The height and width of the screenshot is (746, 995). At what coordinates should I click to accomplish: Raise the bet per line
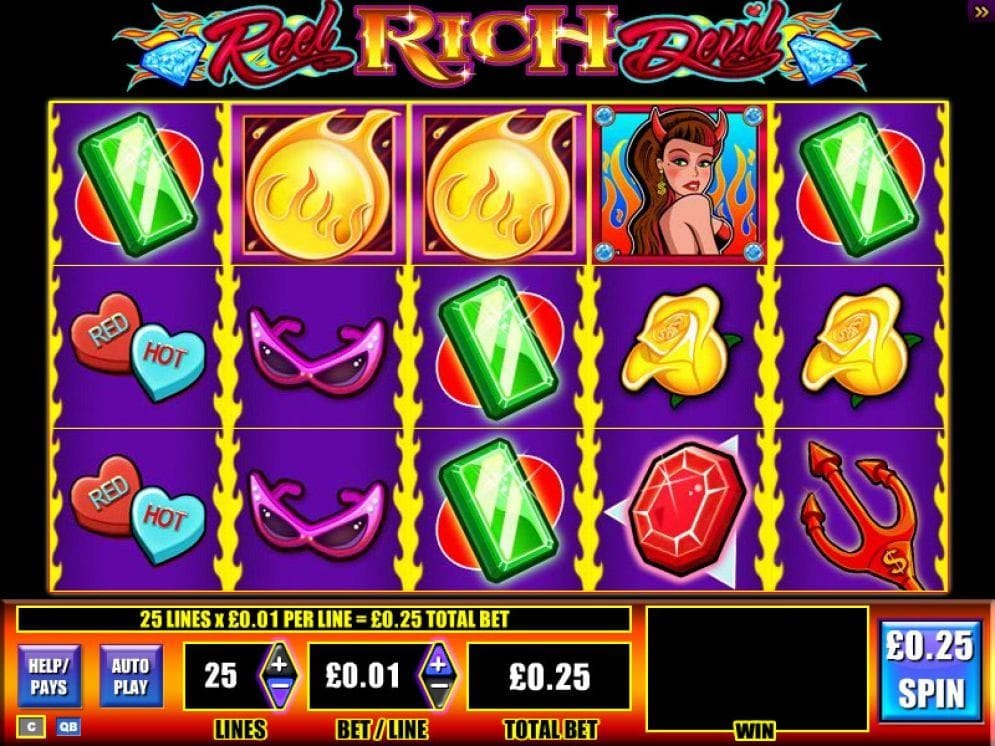click(x=437, y=662)
